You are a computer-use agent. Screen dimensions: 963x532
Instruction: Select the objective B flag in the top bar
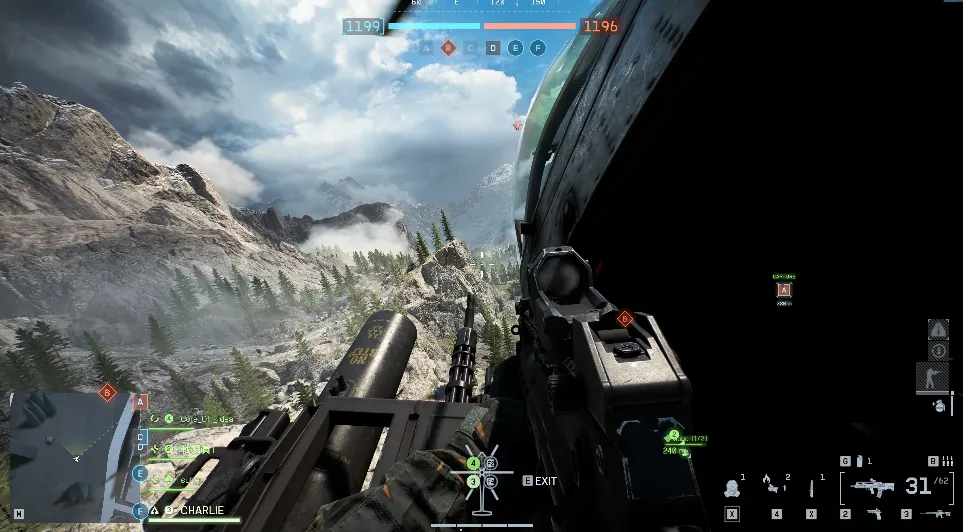tap(448, 47)
